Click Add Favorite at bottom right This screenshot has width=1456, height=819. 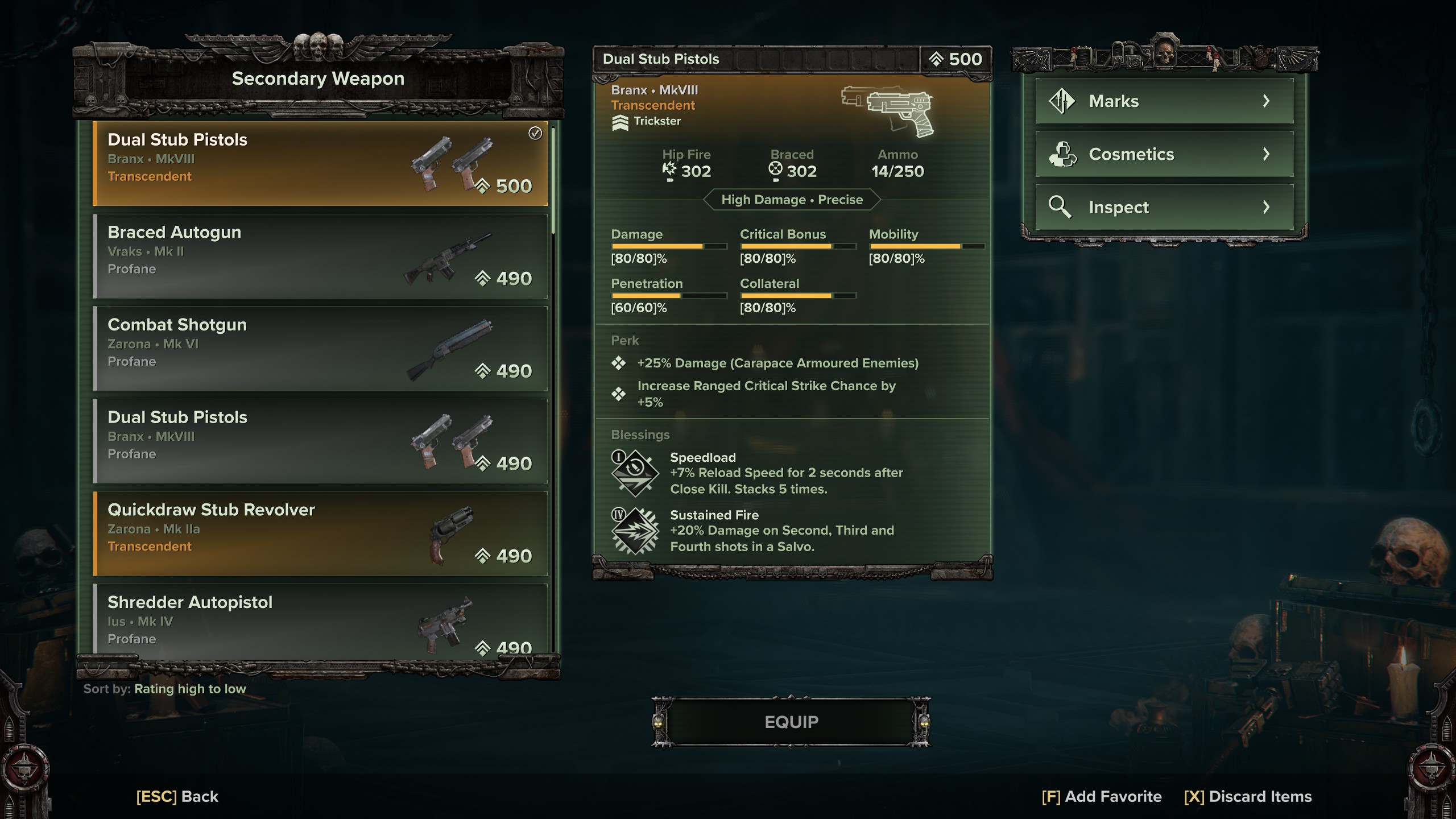click(x=1101, y=796)
